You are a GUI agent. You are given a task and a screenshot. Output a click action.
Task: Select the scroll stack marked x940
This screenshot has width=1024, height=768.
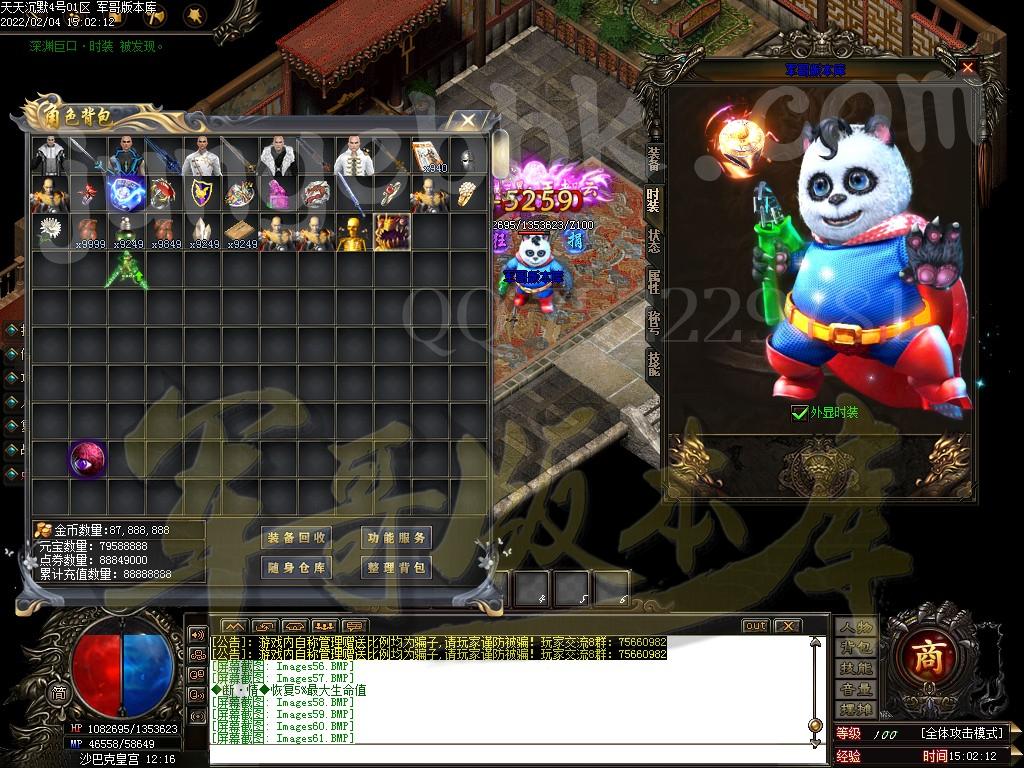pyautogui.click(x=429, y=156)
